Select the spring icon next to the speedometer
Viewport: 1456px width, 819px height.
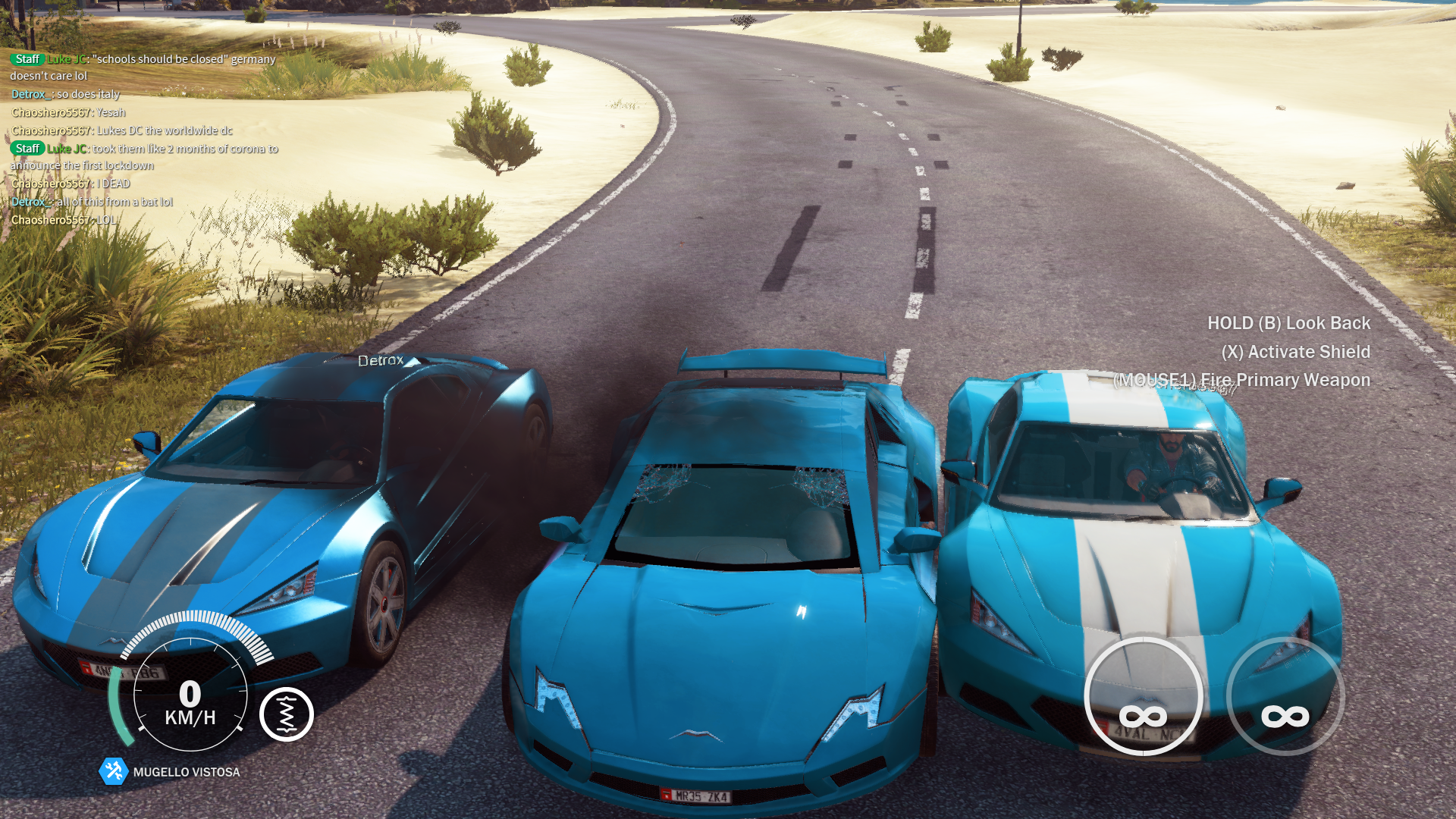287,714
